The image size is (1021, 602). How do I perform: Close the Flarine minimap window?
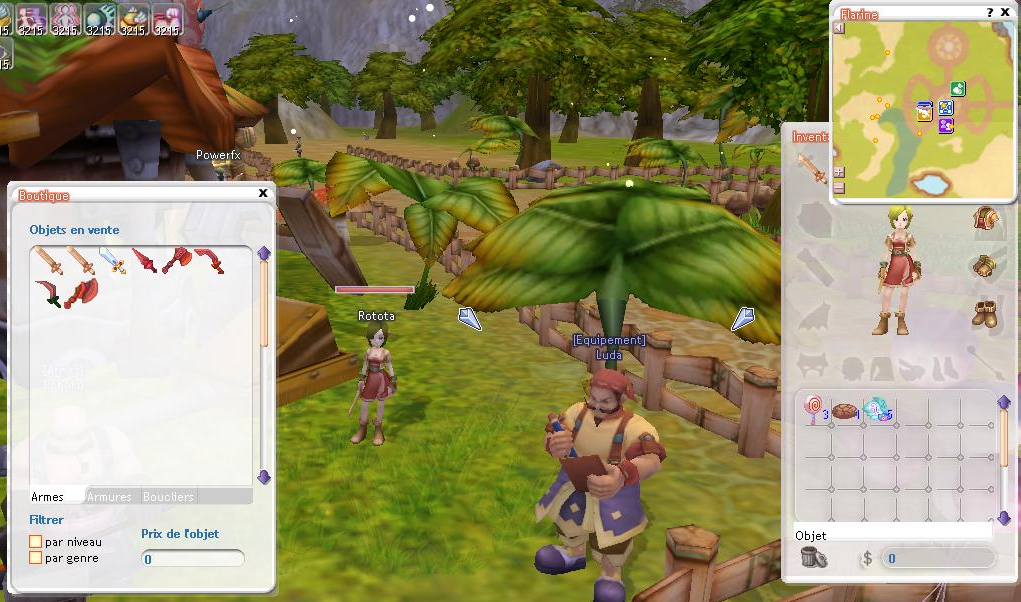[1005, 13]
